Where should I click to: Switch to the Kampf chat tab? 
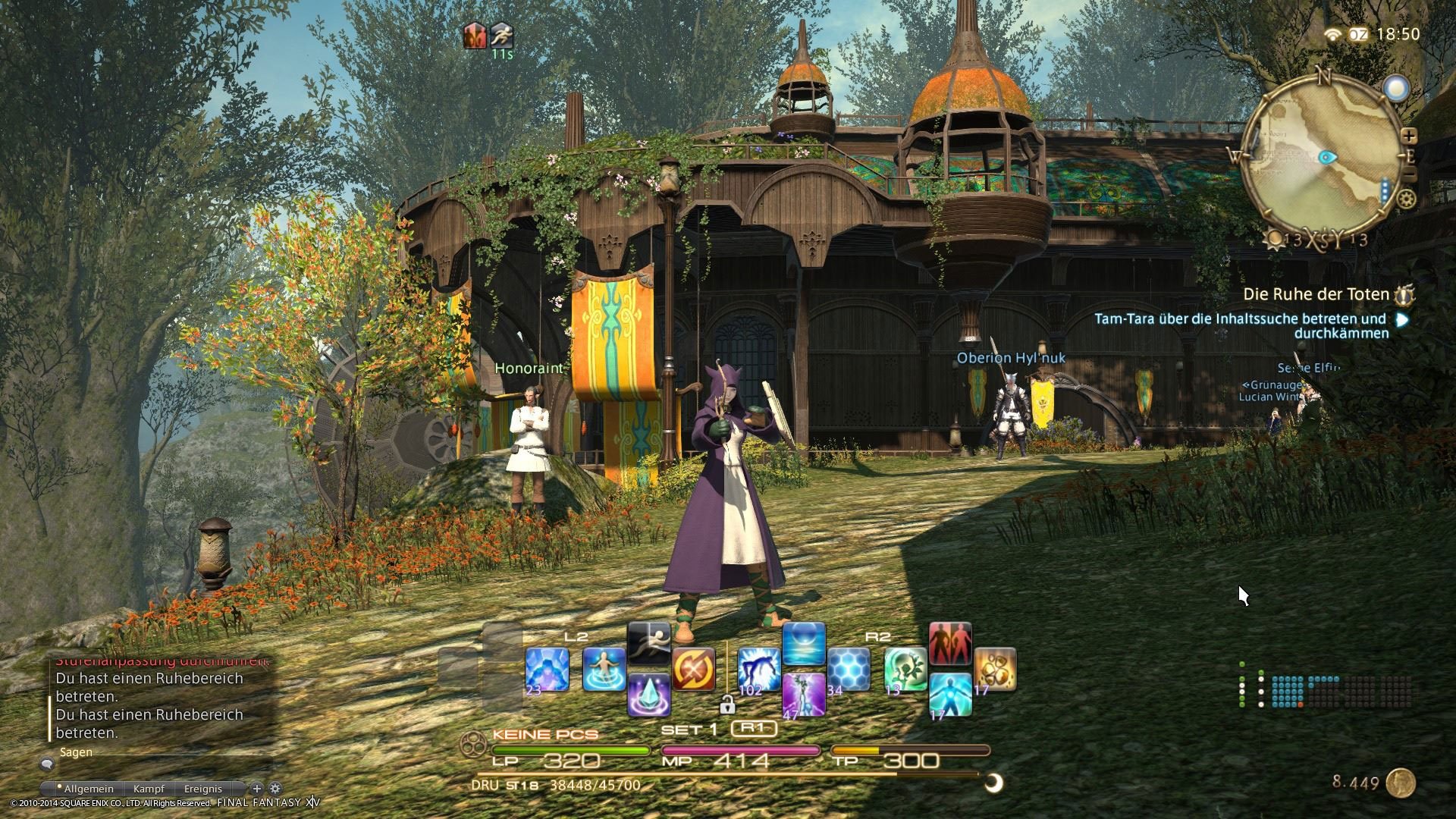[x=149, y=789]
